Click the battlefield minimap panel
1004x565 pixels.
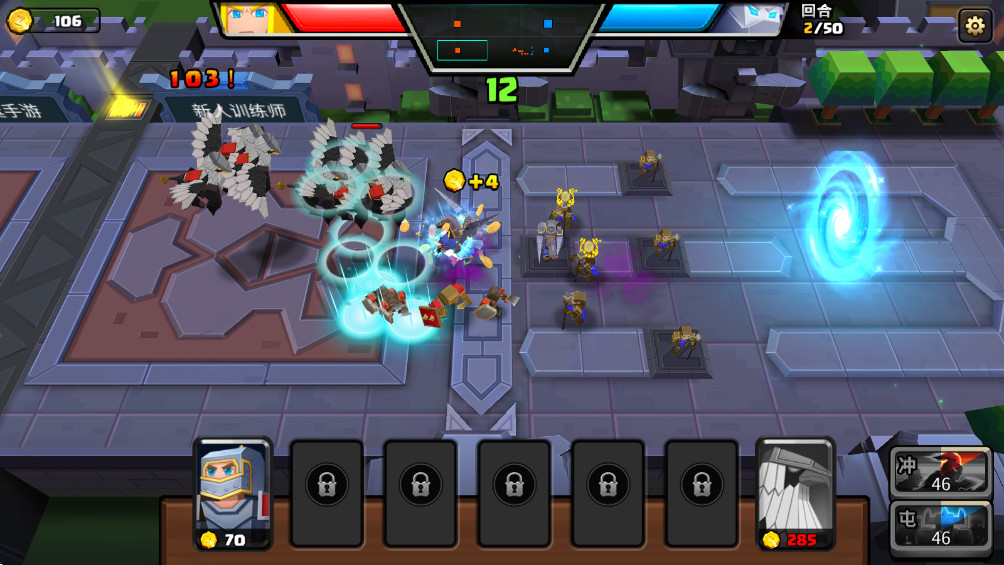click(501, 37)
